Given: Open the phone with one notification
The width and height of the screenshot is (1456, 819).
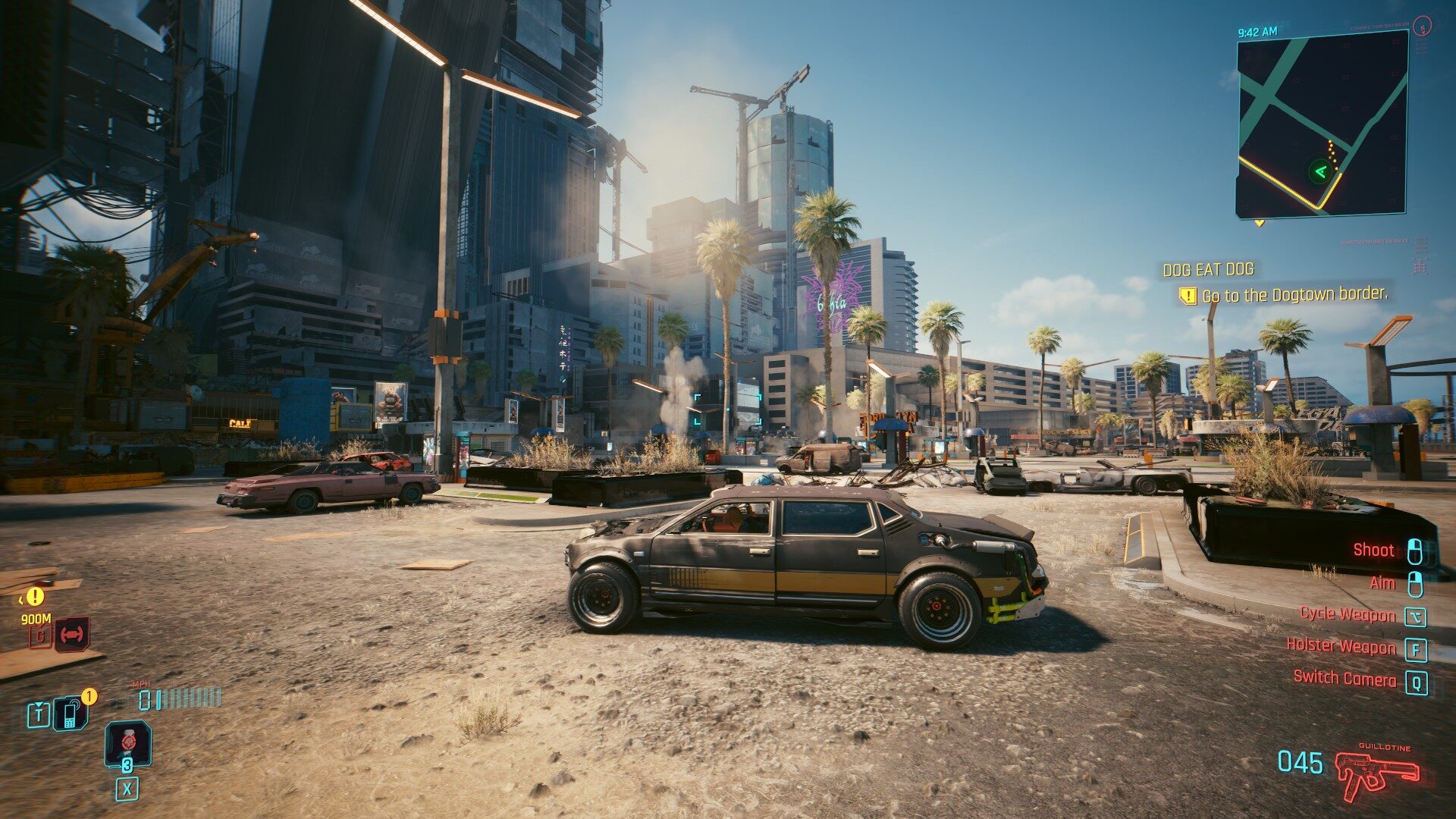Looking at the screenshot, I should (70, 714).
